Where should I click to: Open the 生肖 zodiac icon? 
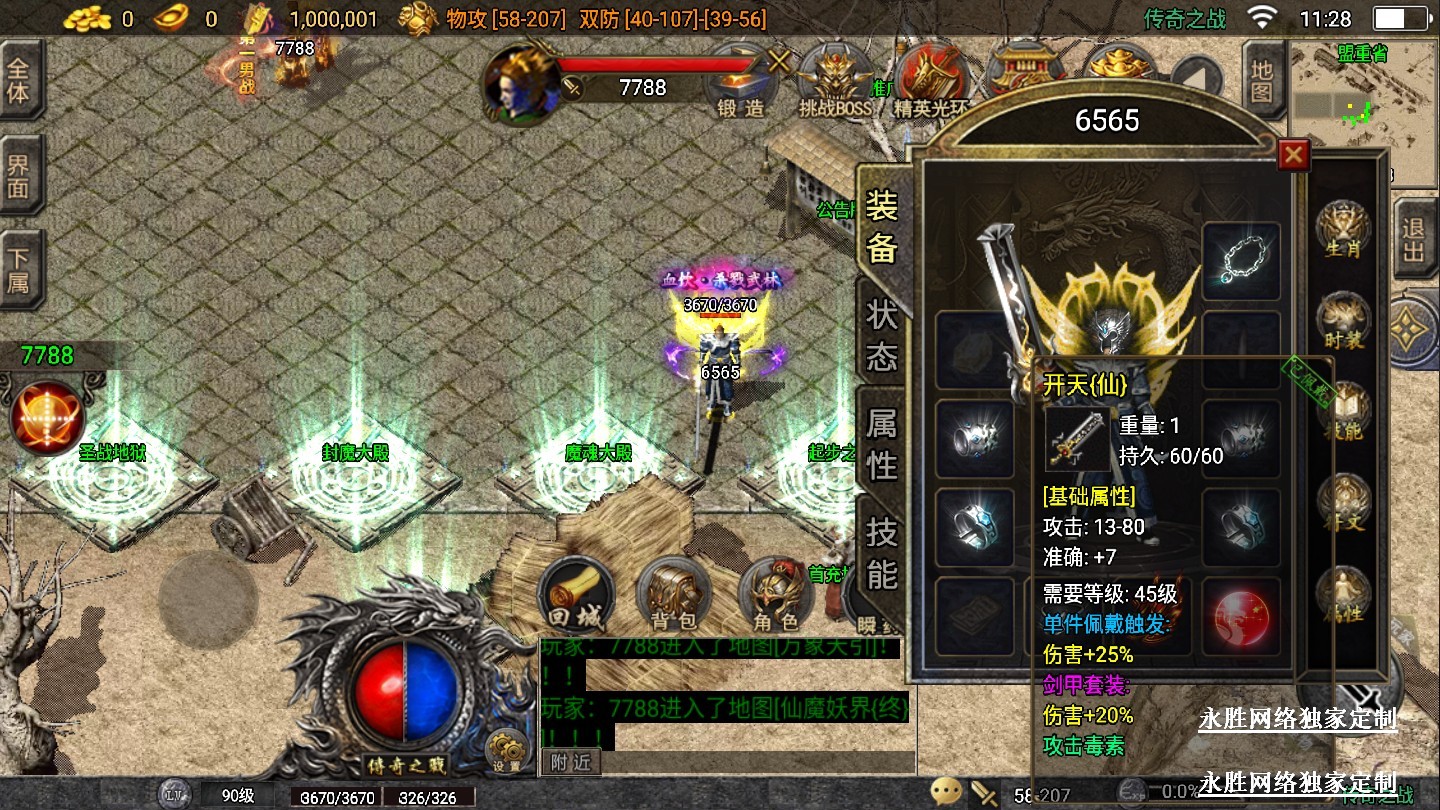tap(1342, 231)
